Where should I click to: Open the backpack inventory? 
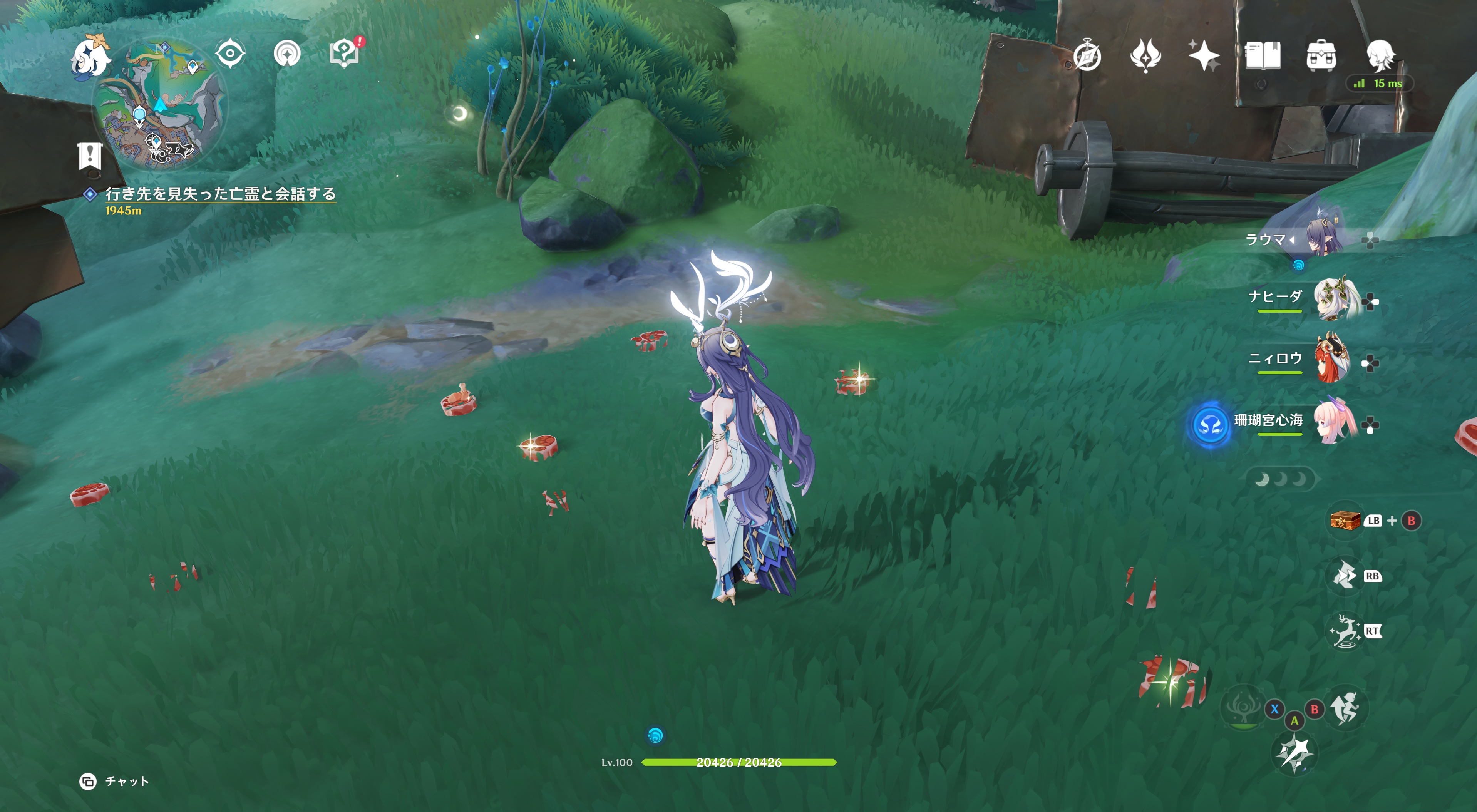point(1321,55)
